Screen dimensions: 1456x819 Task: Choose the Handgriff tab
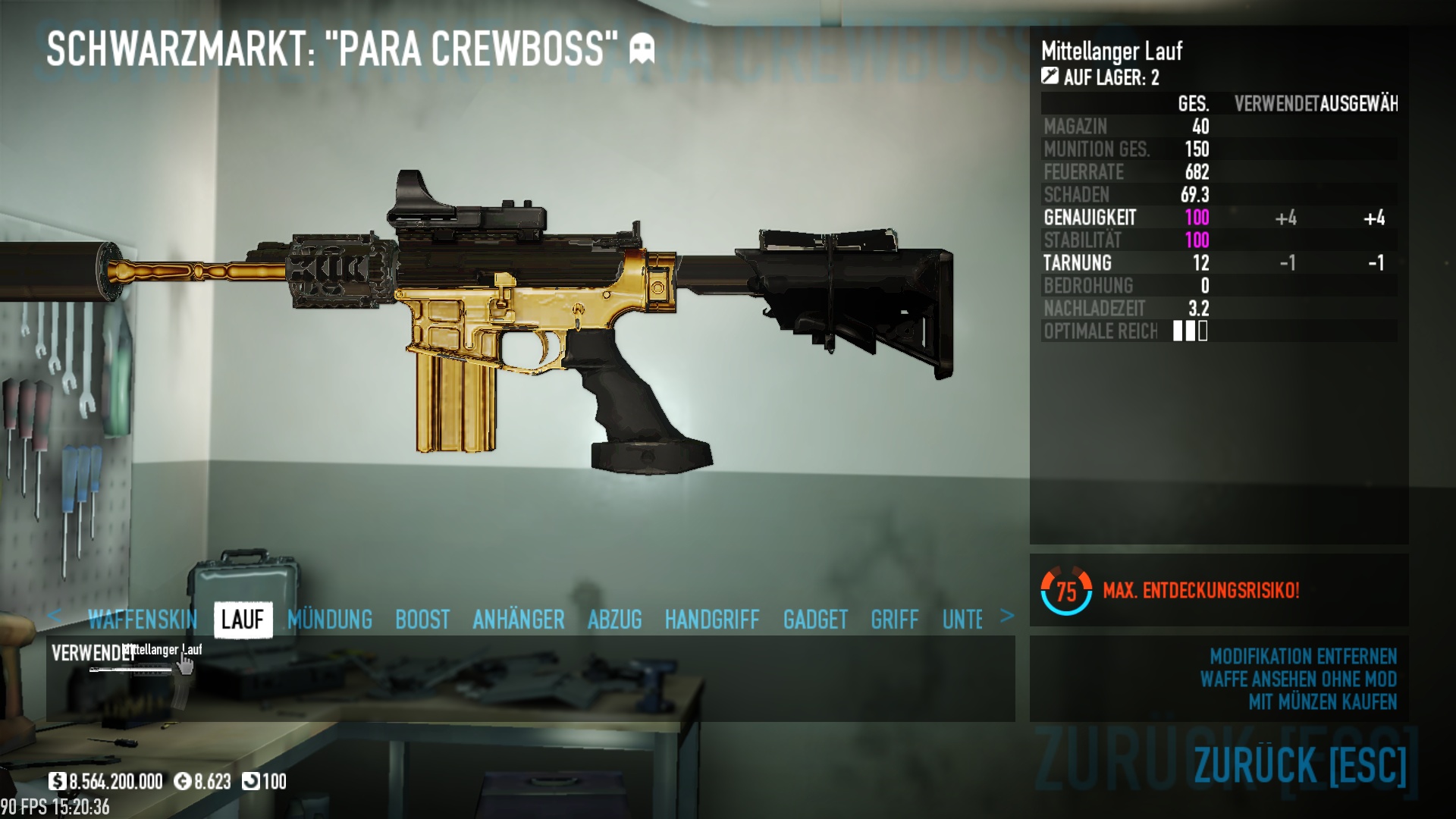click(711, 620)
